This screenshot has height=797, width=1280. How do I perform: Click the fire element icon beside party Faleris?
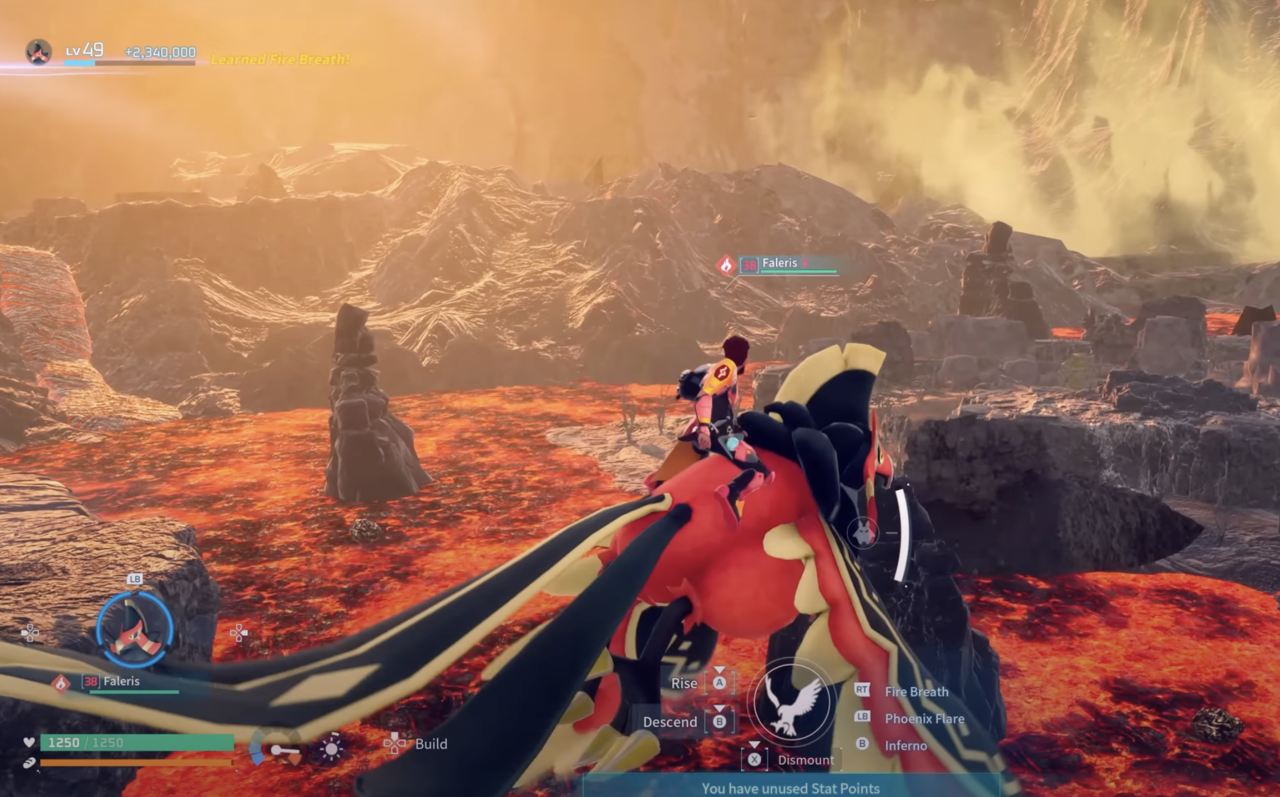(61, 682)
